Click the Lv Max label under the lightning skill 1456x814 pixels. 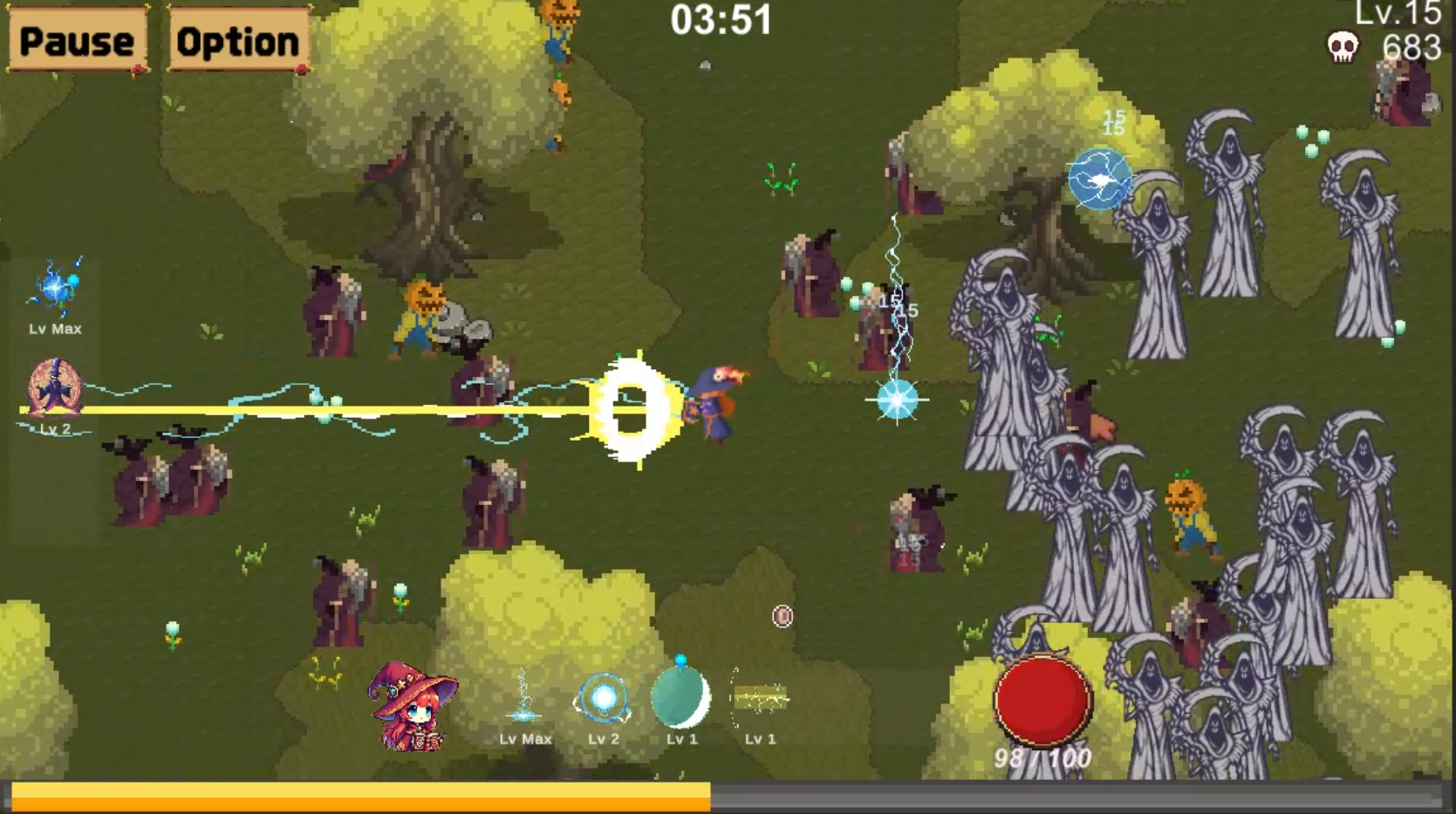(x=524, y=739)
